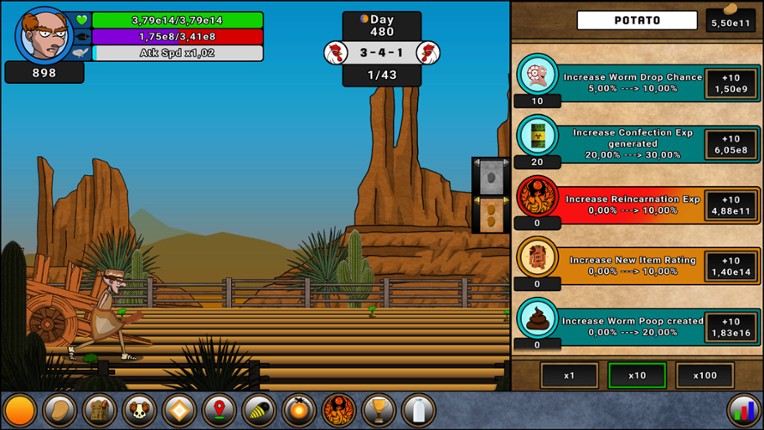
Task: Open the golden trophy menu
Action: [x=379, y=410]
